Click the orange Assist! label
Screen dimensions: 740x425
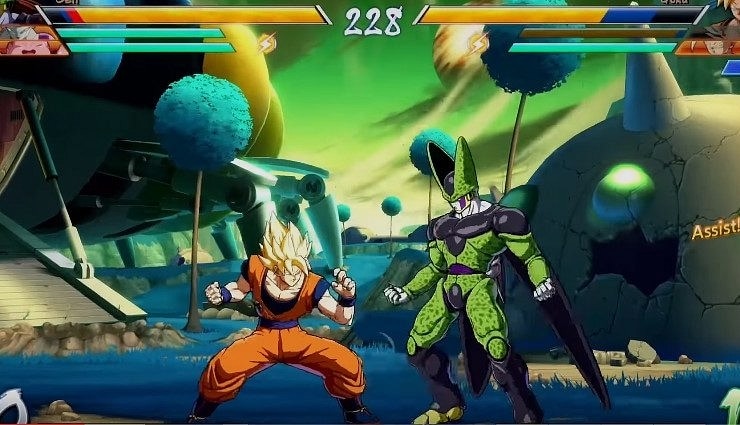[715, 232]
